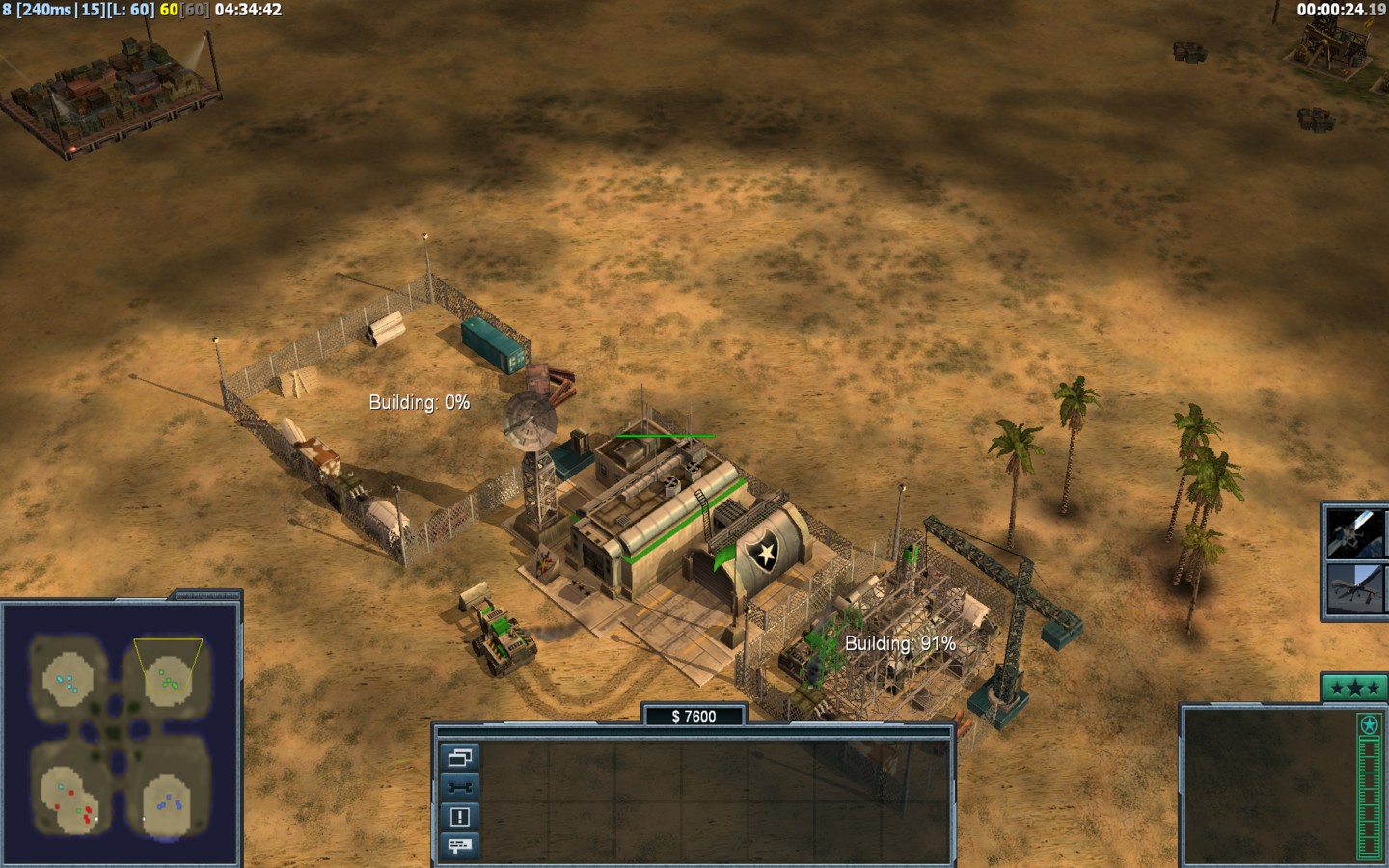Click the minimap's blue base area
This screenshot has width=1389, height=868.
pyautogui.click(x=173, y=800)
